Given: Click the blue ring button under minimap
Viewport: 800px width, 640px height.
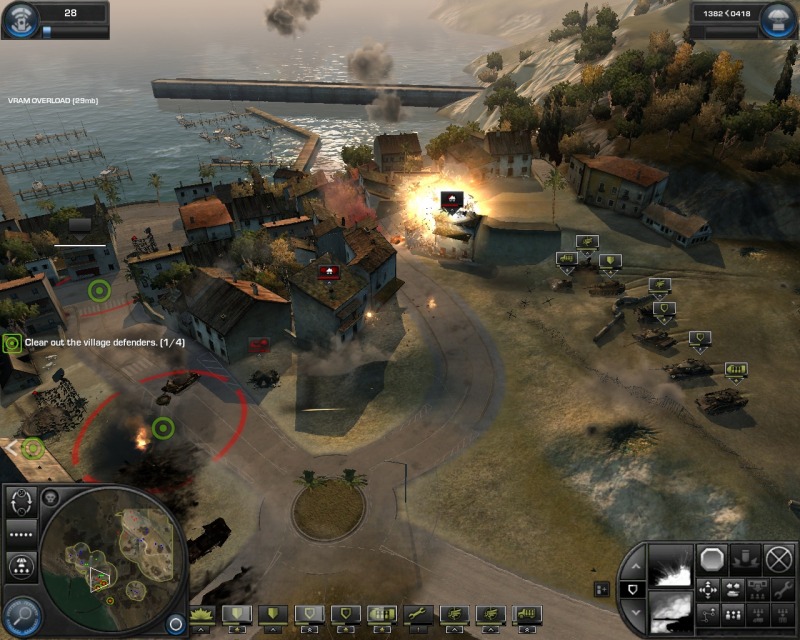Looking at the screenshot, I should click(x=176, y=623).
